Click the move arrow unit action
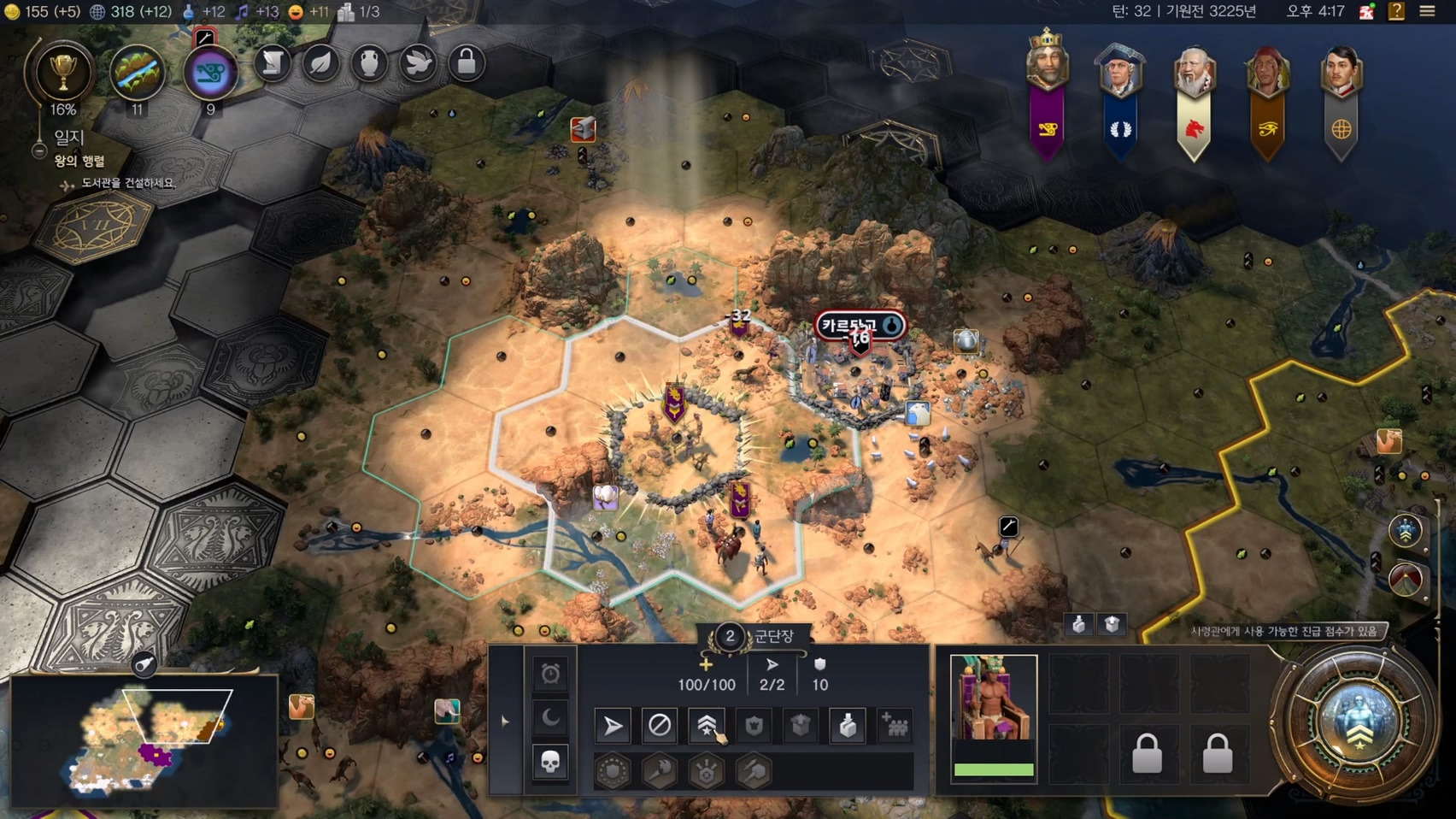The height and width of the screenshot is (819, 1456). click(x=613, y=726)
